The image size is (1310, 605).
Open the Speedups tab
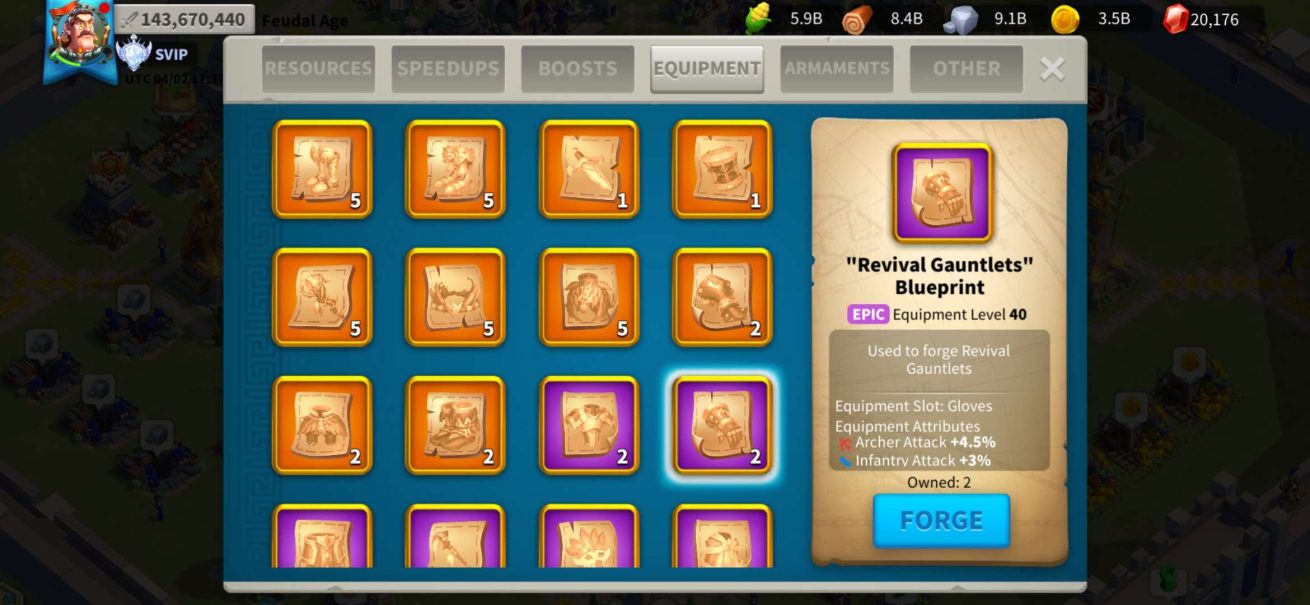coord(447,69)
